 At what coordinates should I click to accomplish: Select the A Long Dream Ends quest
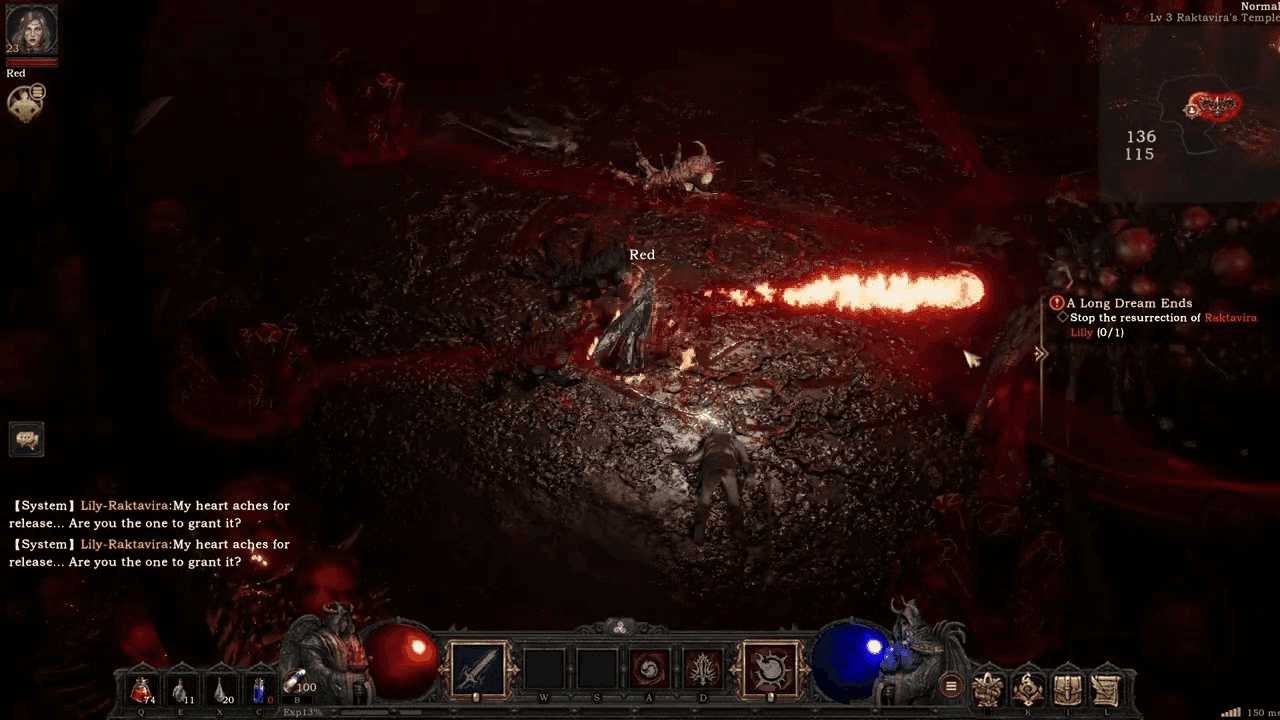[x=1129, y=303]
